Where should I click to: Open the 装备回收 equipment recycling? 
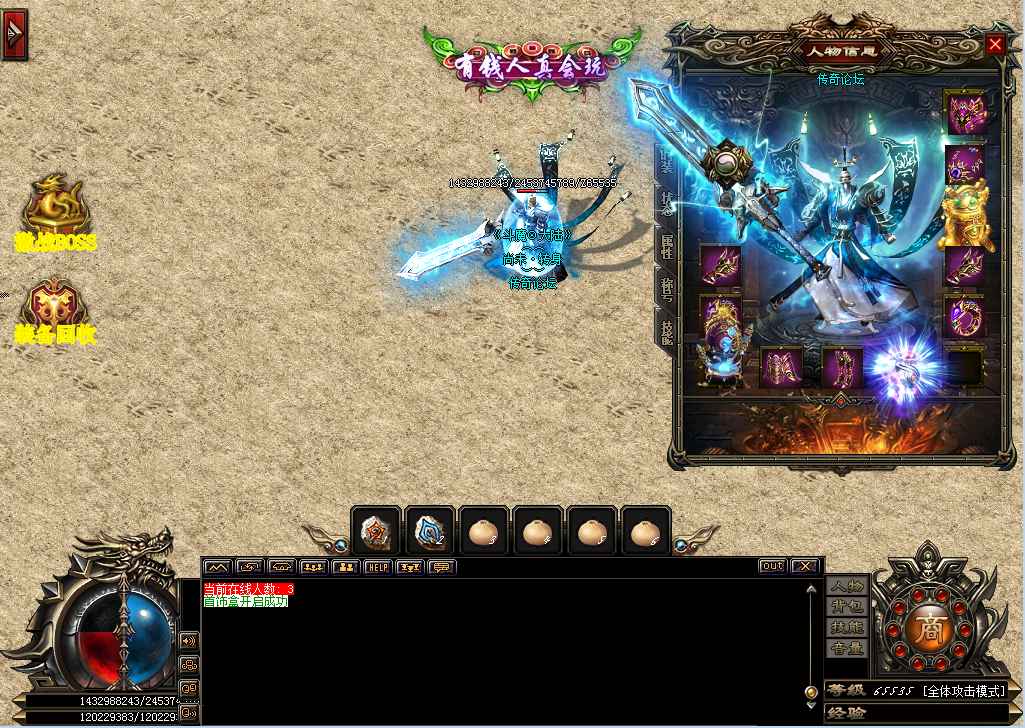56,312
